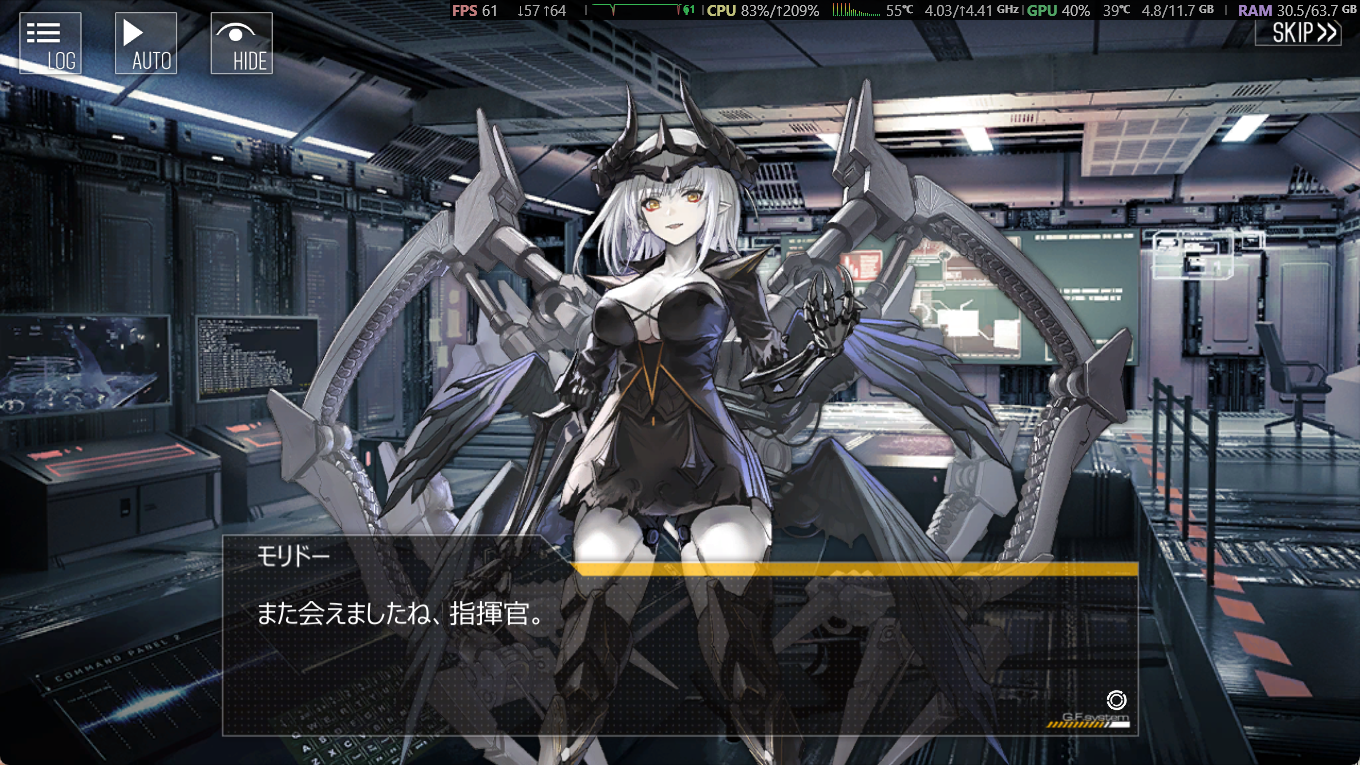Enable AUTO dialogue playback
Viewport: 1360px width, 765px height.
click(x=146, y=44)
